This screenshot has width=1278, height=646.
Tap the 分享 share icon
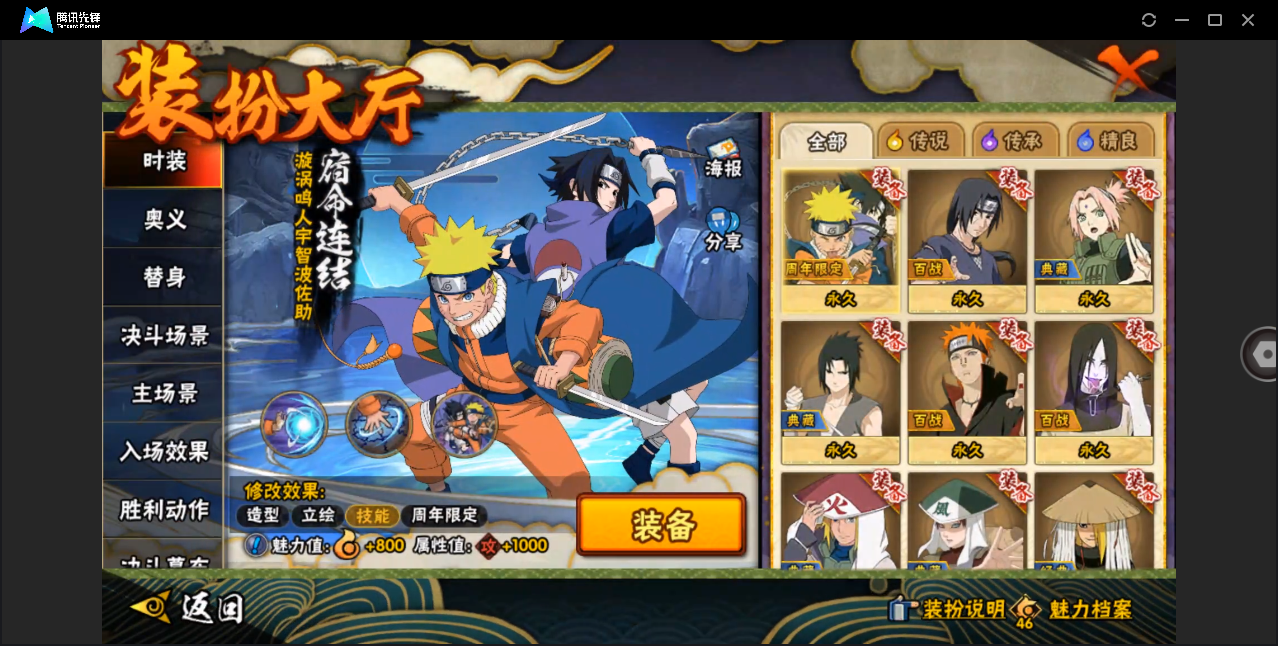pyautogui.click(x=723, y=229)
